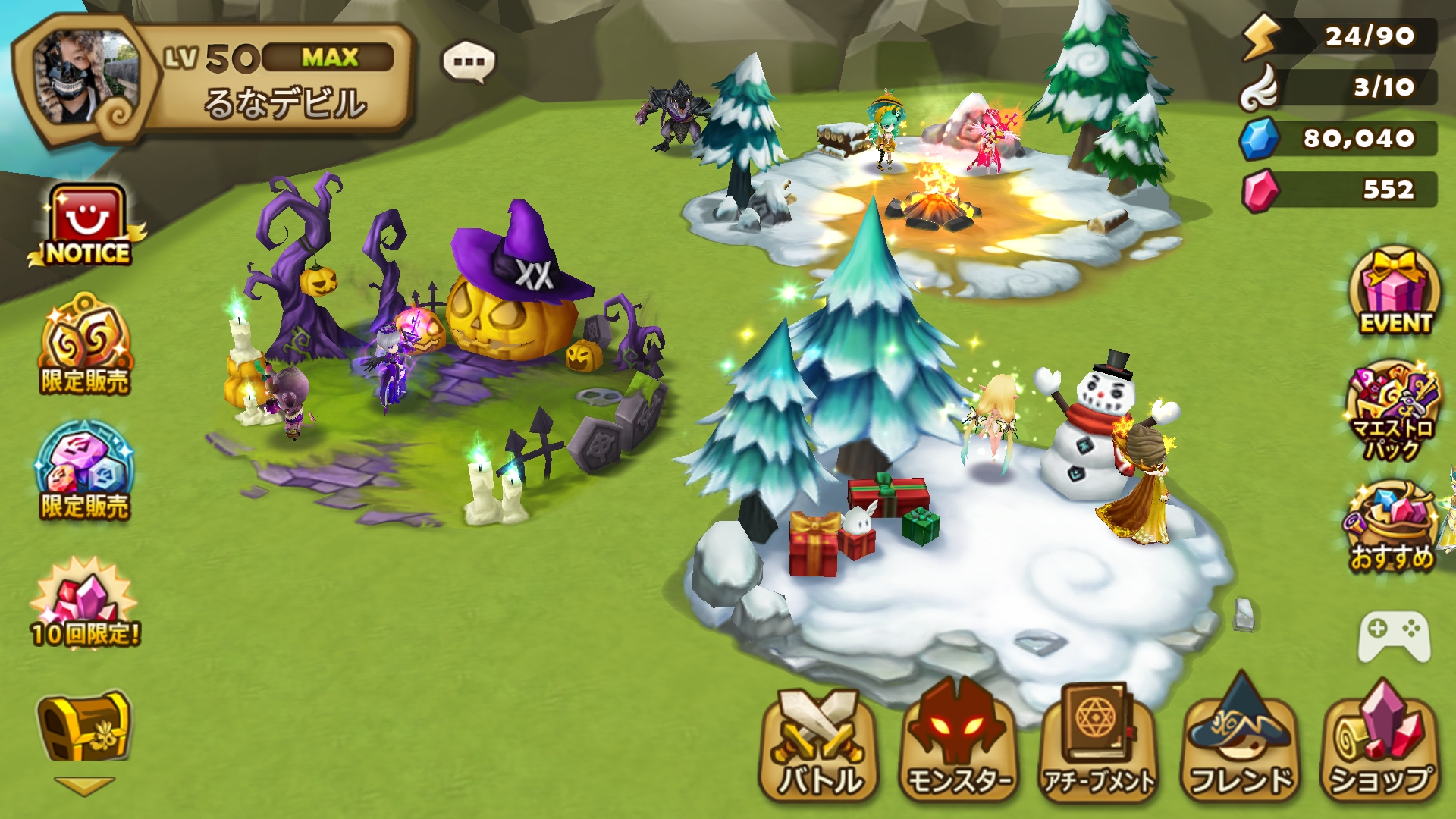Open the golden treasure chest
The image size is (1456, 819).
[x=83, y=726]
